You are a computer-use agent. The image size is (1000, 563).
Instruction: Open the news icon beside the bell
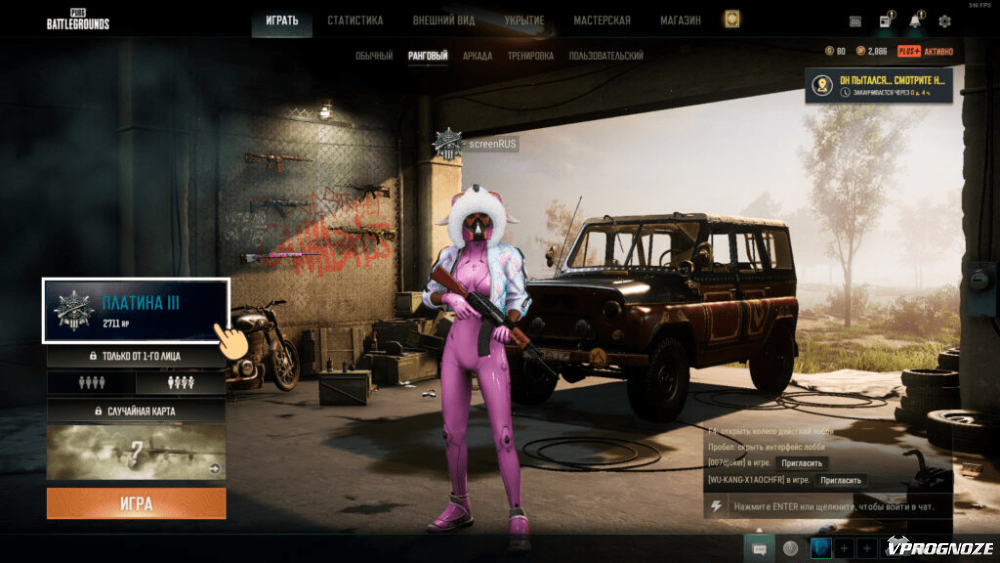886,21
